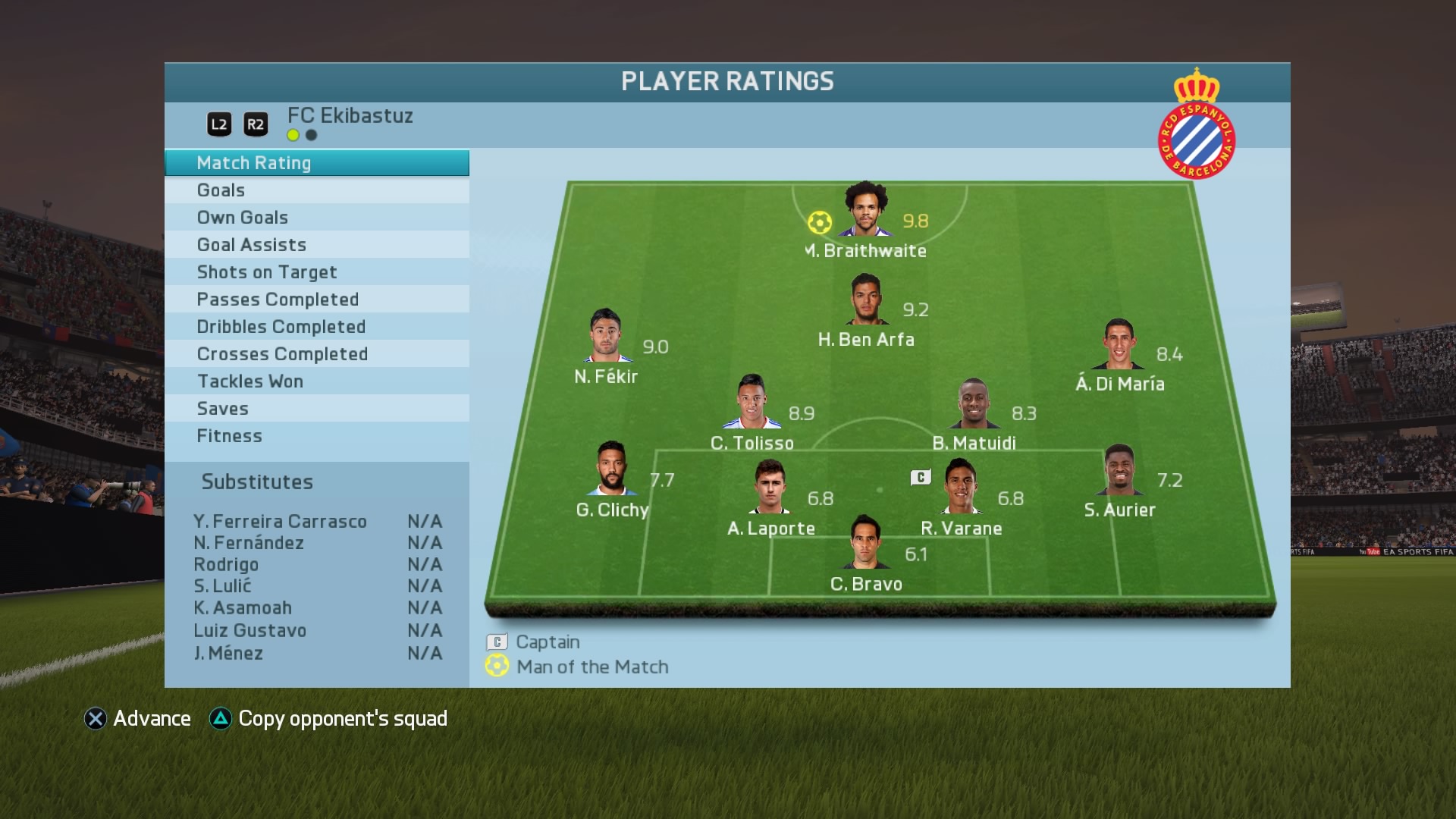Select Shots on Target in the list
Viewport: 1456px width, 819px height.
316,272
